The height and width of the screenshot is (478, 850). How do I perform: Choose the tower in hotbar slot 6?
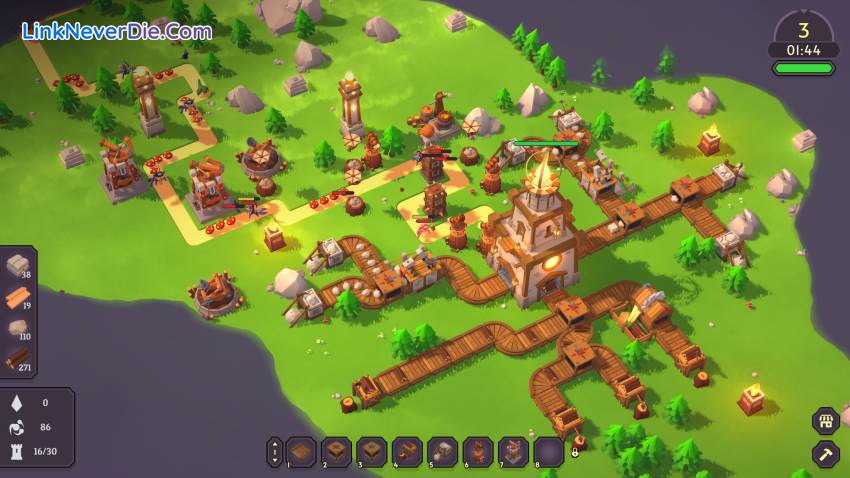click(478, 452)
